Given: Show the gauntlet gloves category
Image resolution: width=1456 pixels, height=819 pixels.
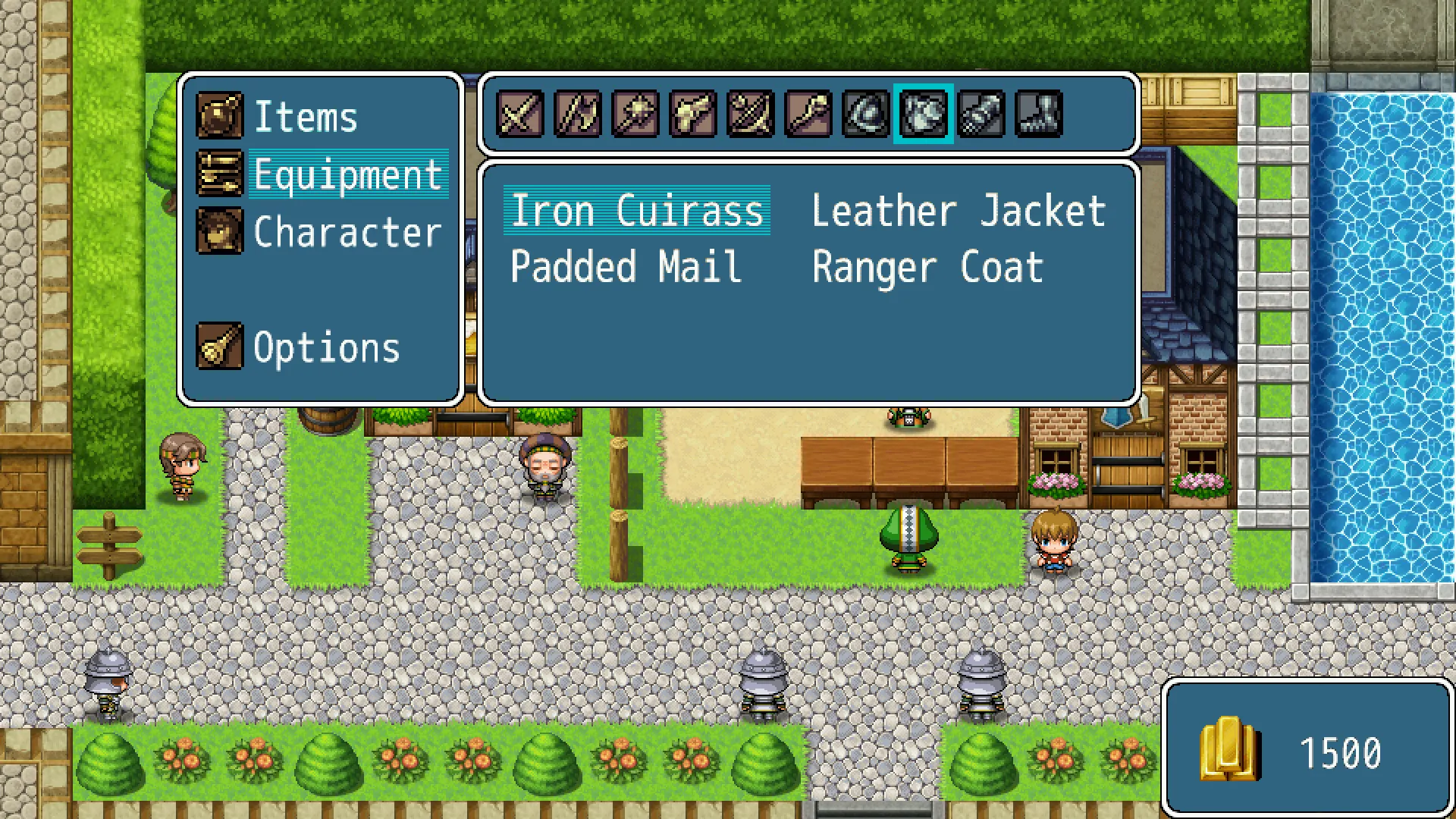Looking at the screenshot, I should coord(981,115).
